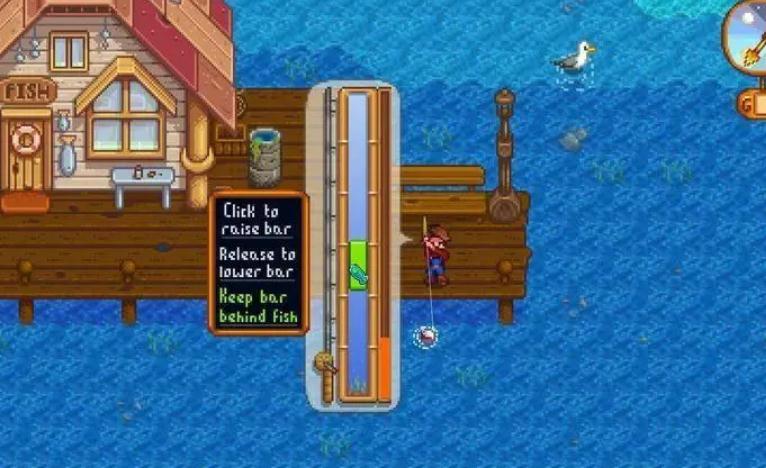Image resolution: width=766 pixels, height=468 pixels.
Task: Click the fish icon in the fishing meter
Action: [358, 273]
